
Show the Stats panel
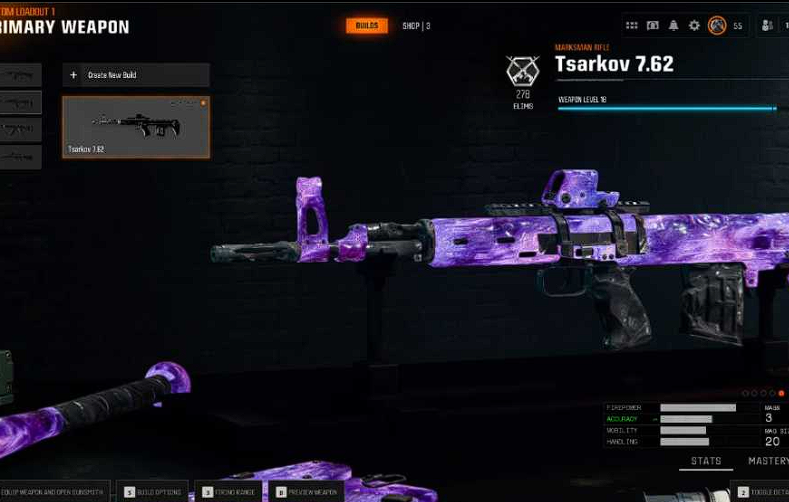706,461
